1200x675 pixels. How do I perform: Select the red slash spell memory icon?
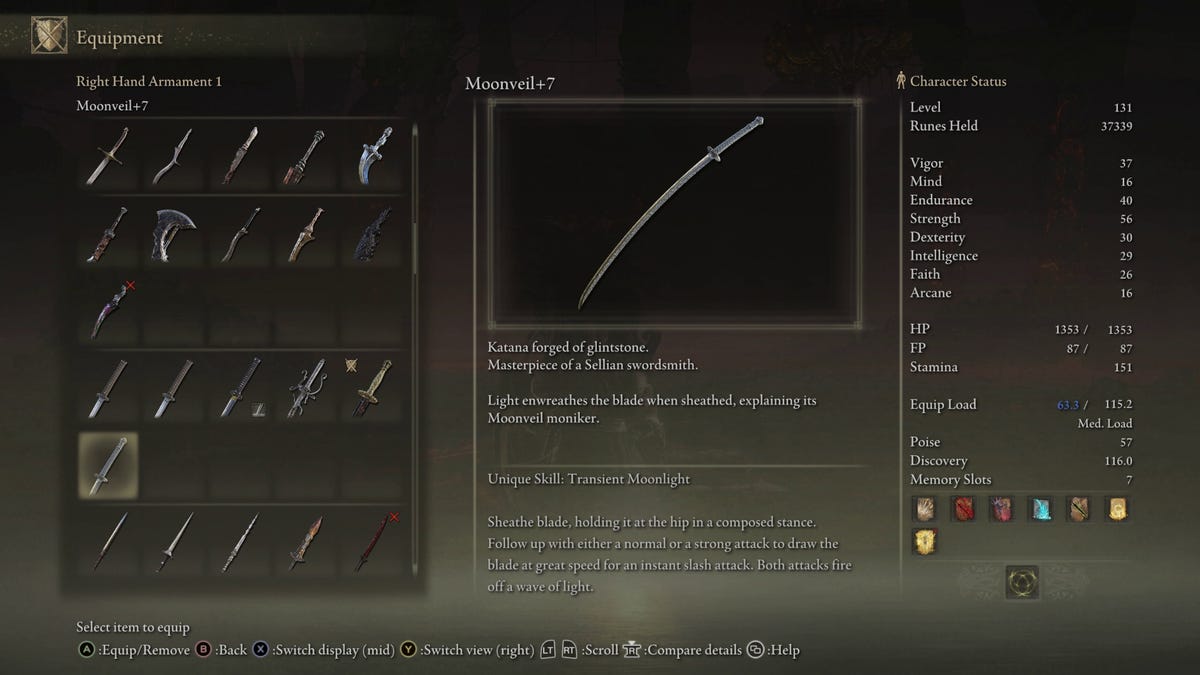(x=964, y=509)
